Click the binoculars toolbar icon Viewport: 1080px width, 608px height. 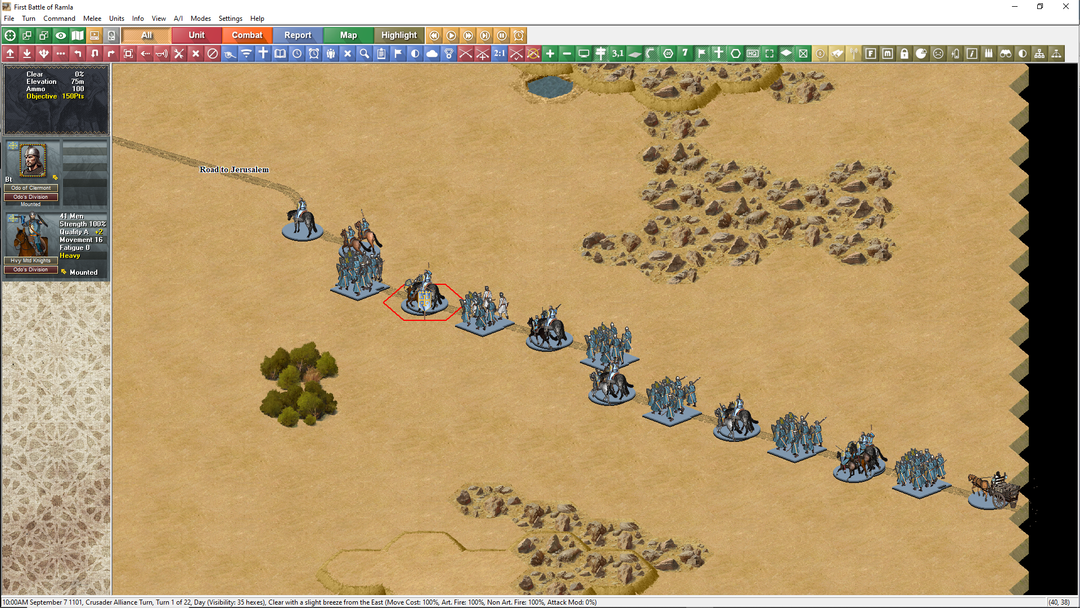1007,53
